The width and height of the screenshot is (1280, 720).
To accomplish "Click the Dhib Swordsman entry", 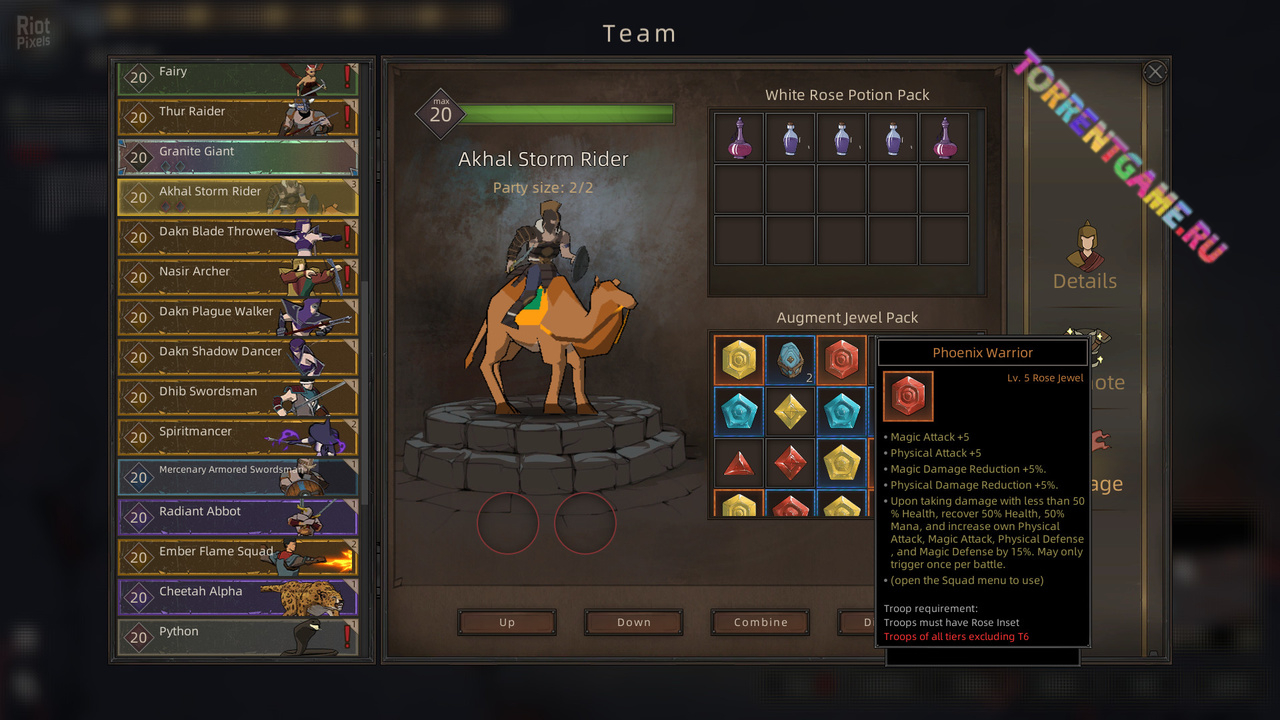I will point(237,397).
